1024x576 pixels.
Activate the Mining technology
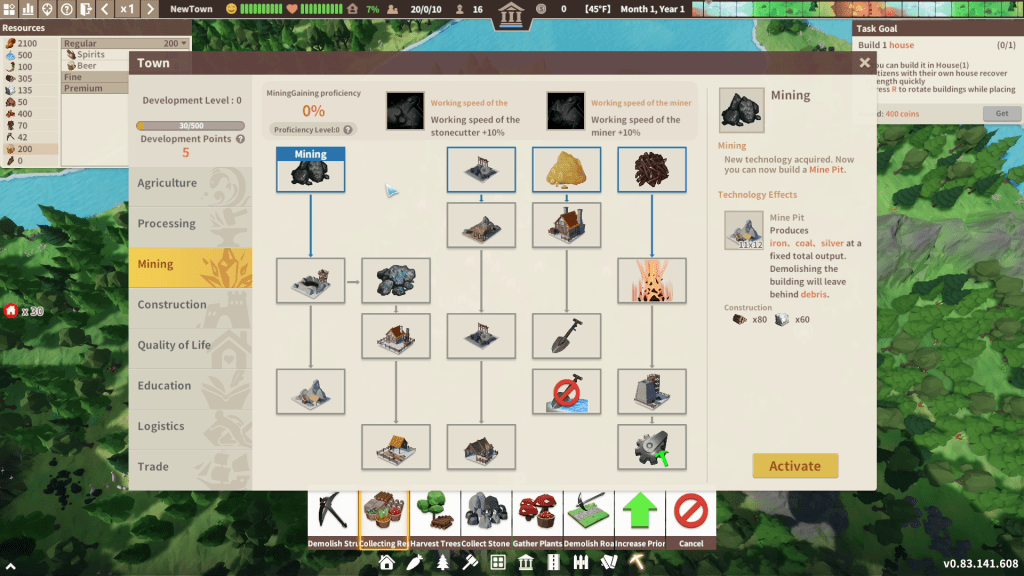point(795,466)
